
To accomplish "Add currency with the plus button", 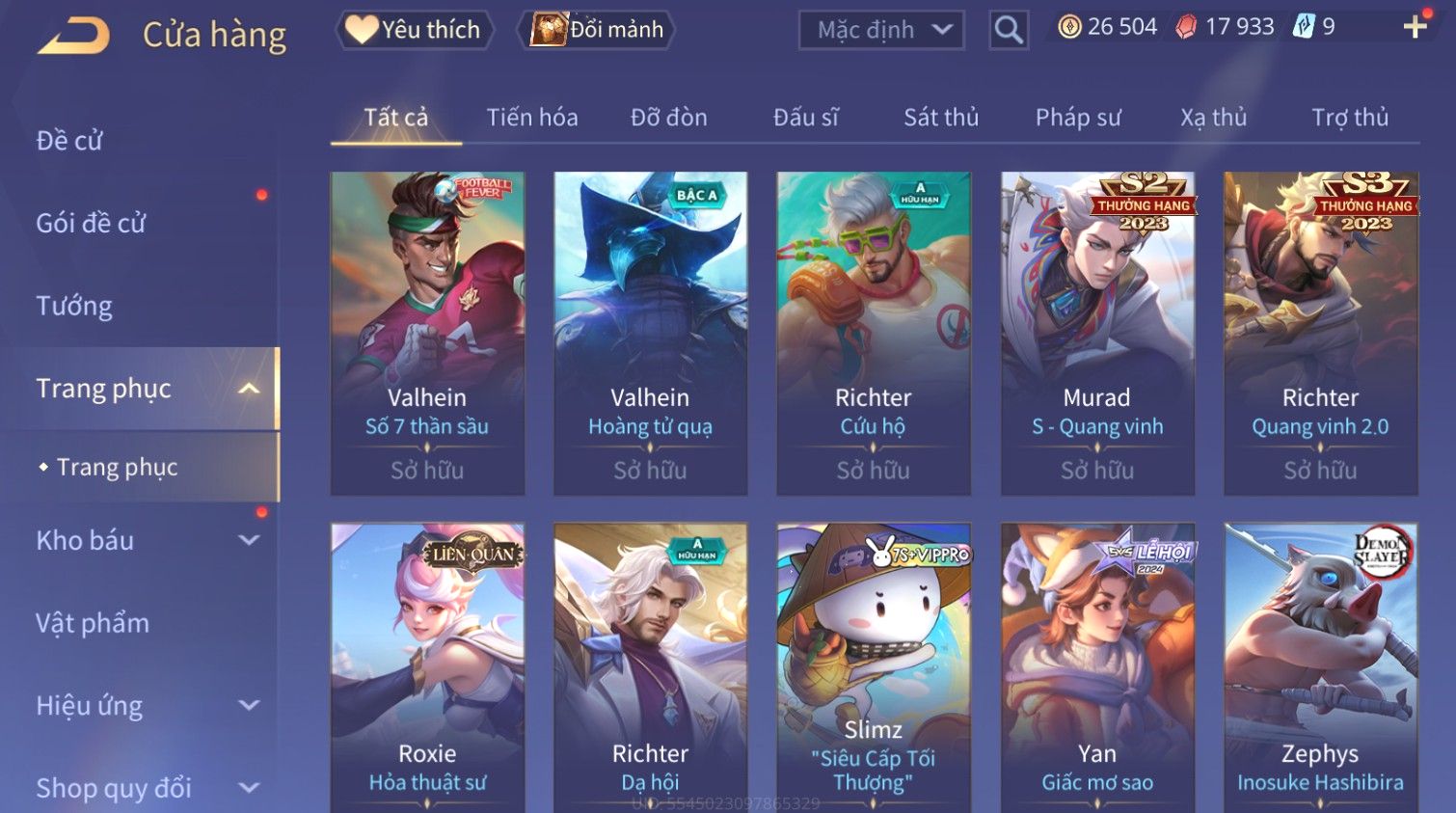I will coord(1415,27).
